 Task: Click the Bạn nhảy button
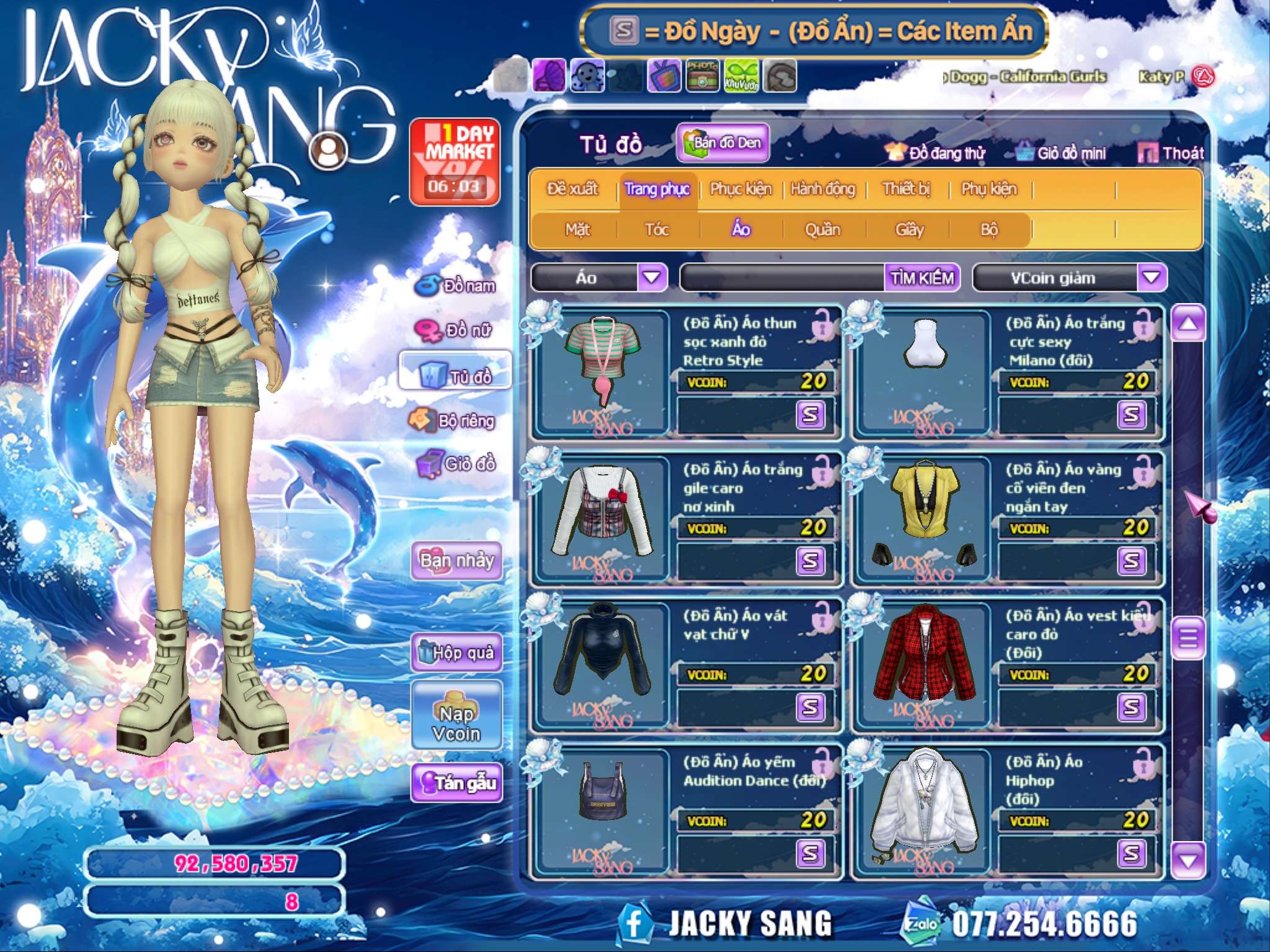(x=456, y=560)
